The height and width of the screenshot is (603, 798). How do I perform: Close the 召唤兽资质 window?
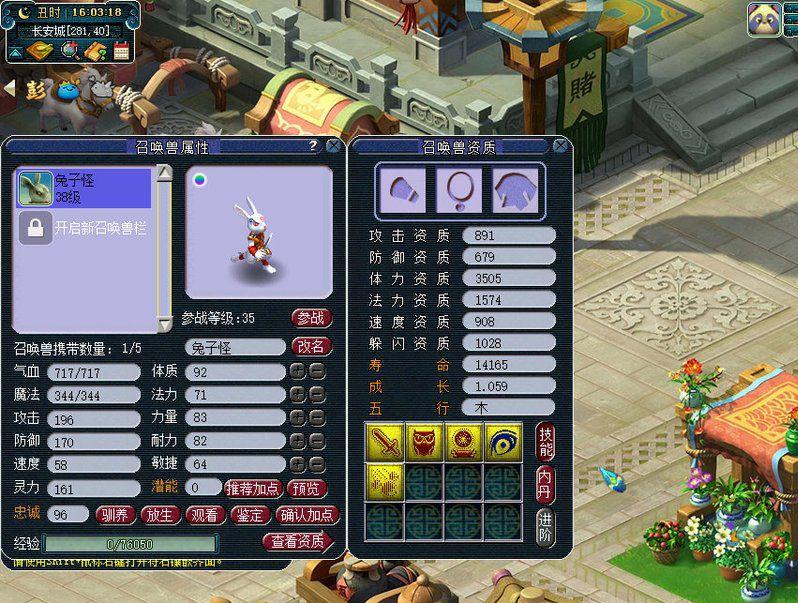pyautogui.click(x=560, y=146)
